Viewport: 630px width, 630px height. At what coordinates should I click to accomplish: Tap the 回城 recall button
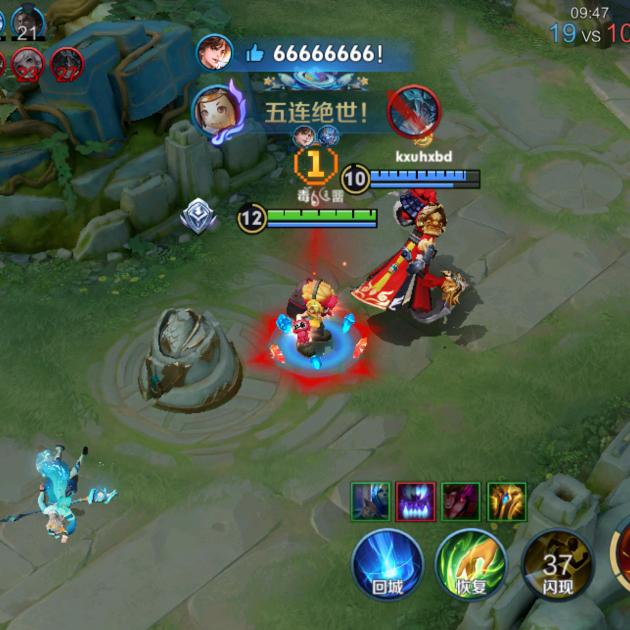(387, 564)
